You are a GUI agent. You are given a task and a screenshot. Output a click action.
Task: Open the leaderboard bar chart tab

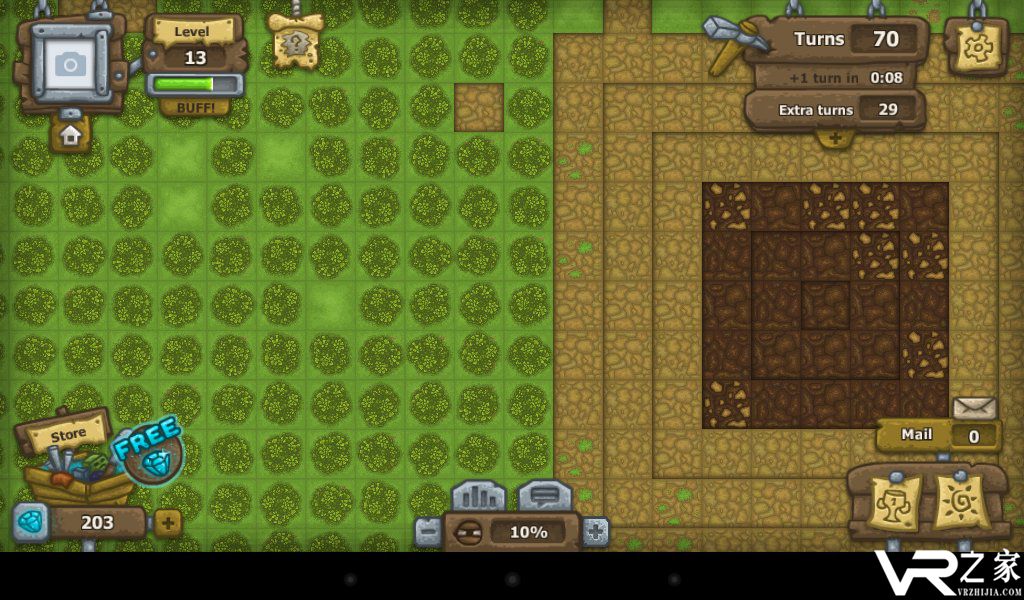tap(478, 496)
